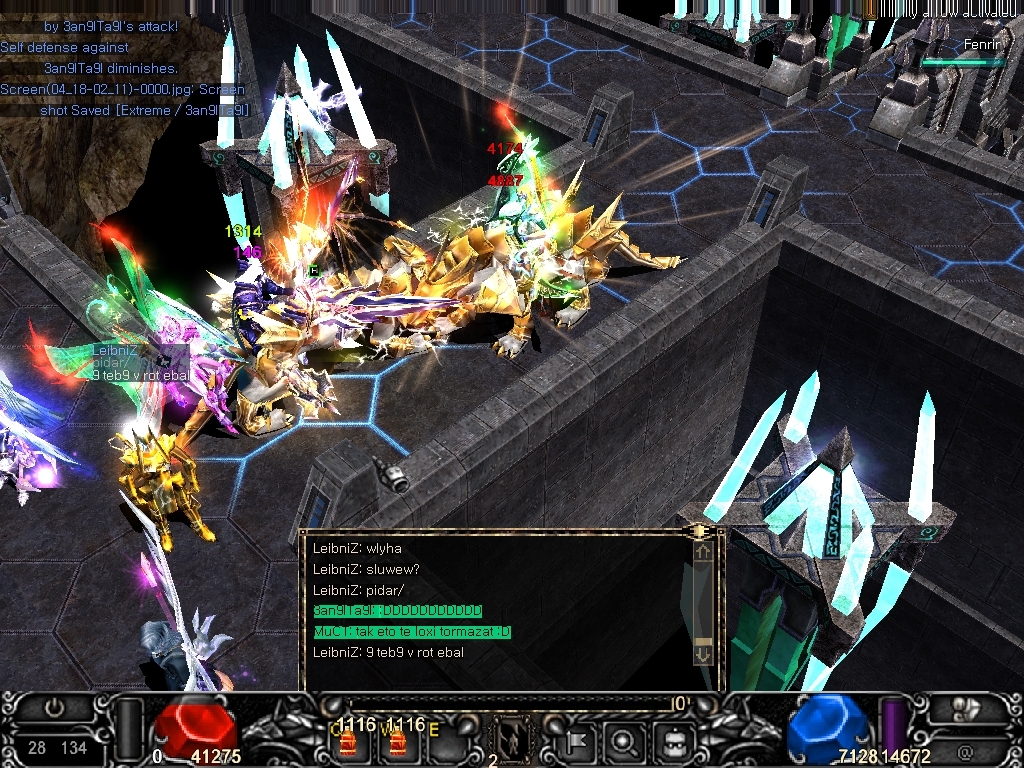Screen dimensions: 1024x768
Task: Click the magnifying glass button
Action: [623, 742]
